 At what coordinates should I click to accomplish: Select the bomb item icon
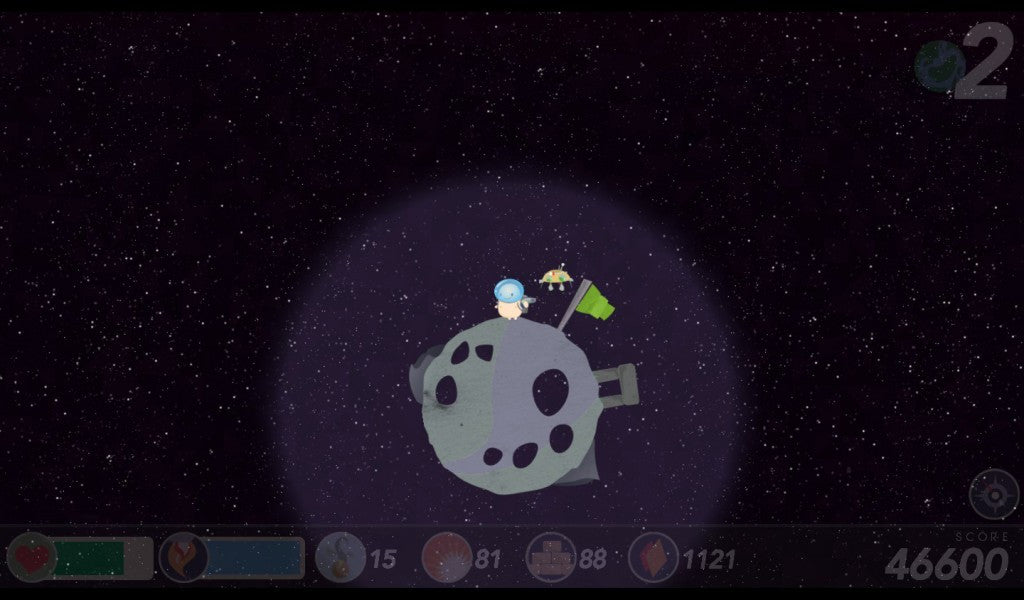tap(340, 557)
